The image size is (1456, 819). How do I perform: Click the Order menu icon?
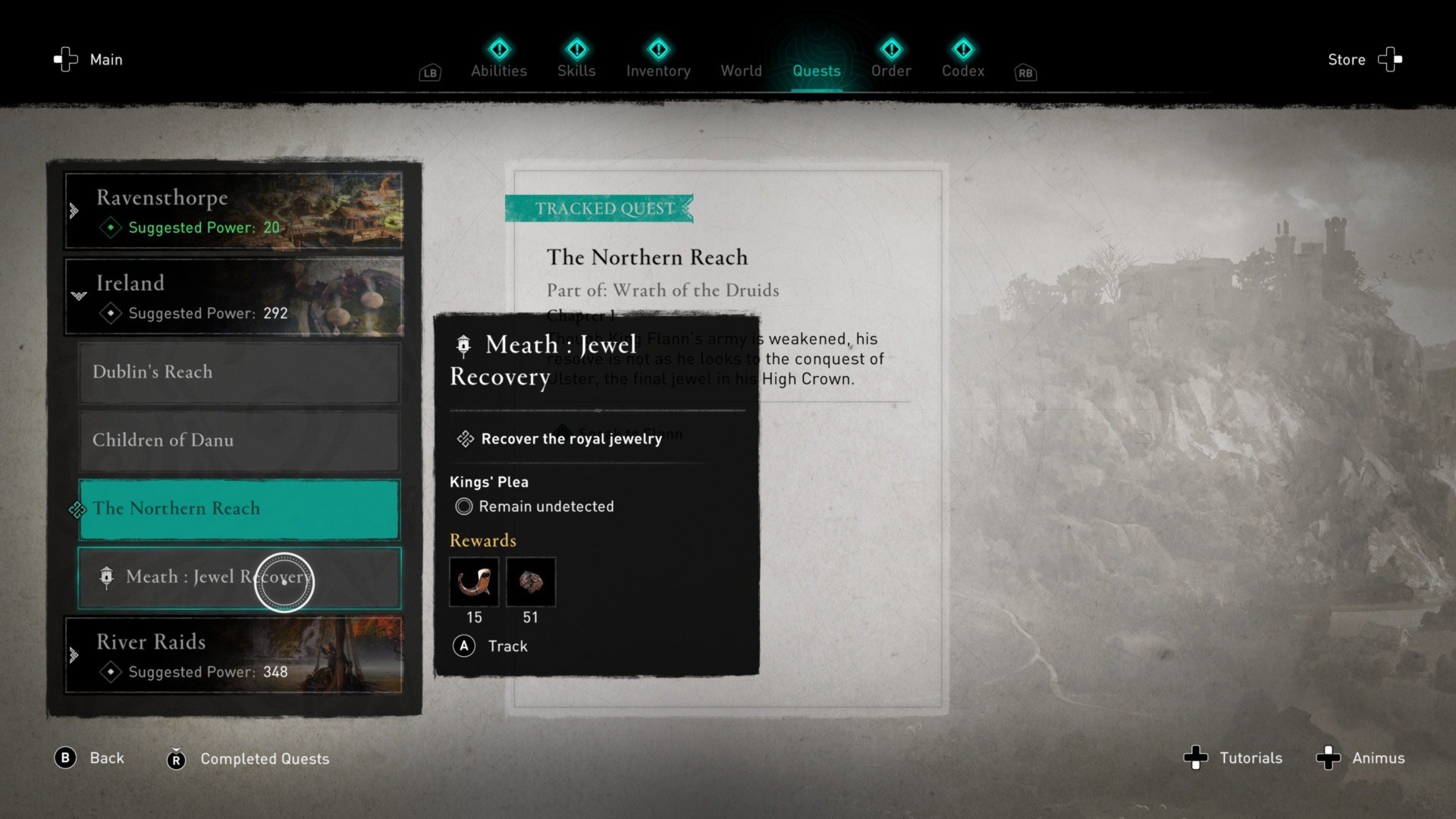tap(892, 50)
